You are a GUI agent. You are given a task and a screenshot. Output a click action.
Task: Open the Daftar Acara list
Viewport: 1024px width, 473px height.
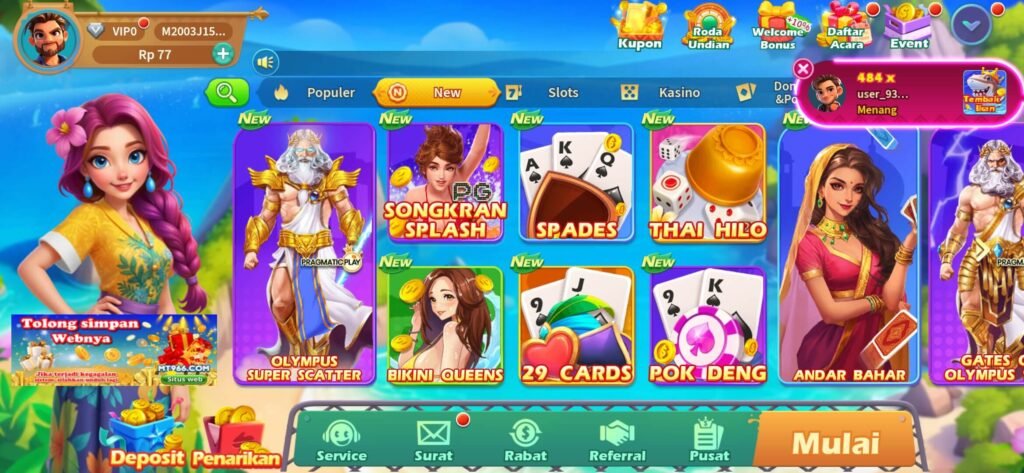[846, 26]
